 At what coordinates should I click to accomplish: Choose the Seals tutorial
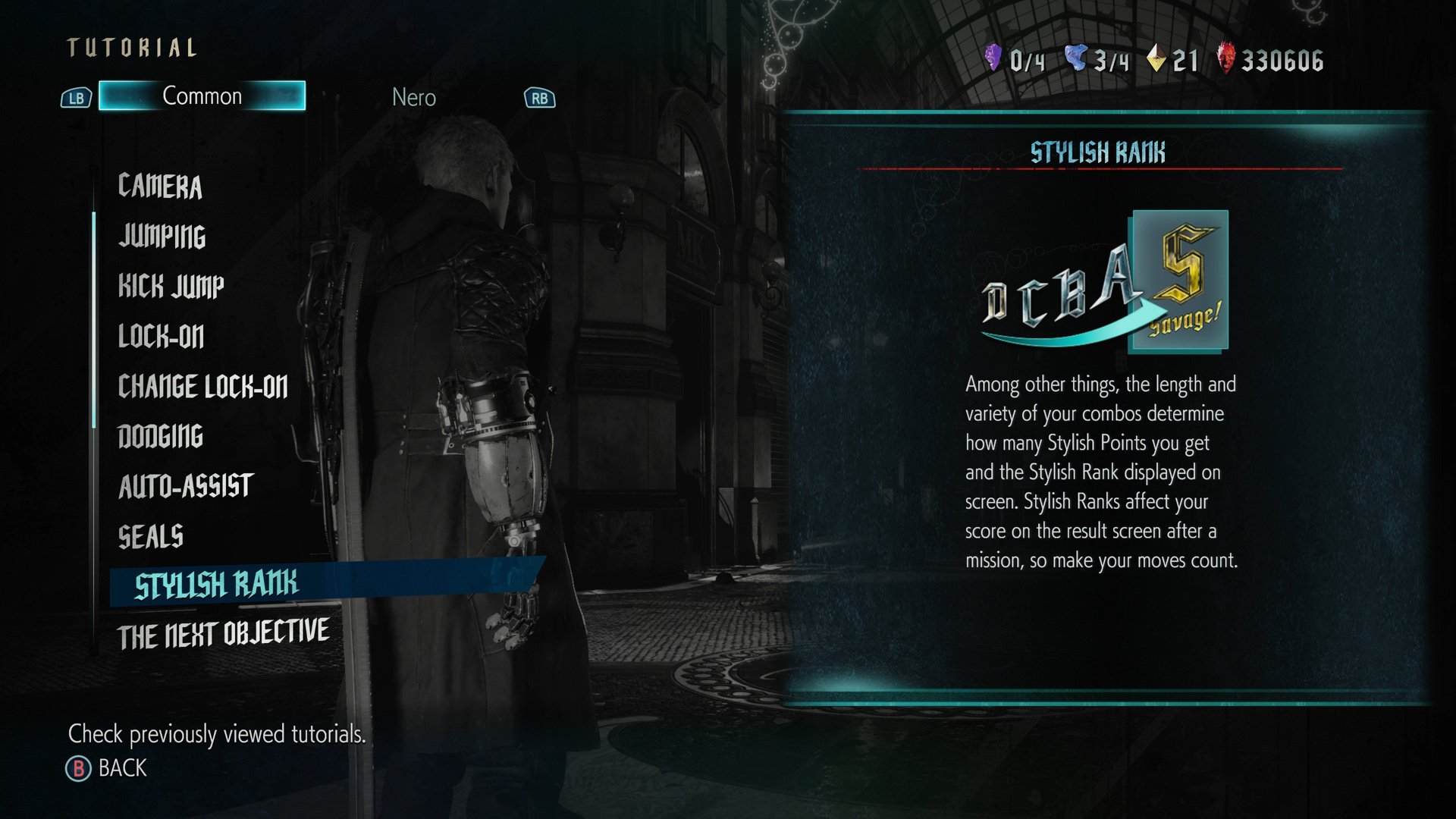pyautogui.click(x=150, y=537)
